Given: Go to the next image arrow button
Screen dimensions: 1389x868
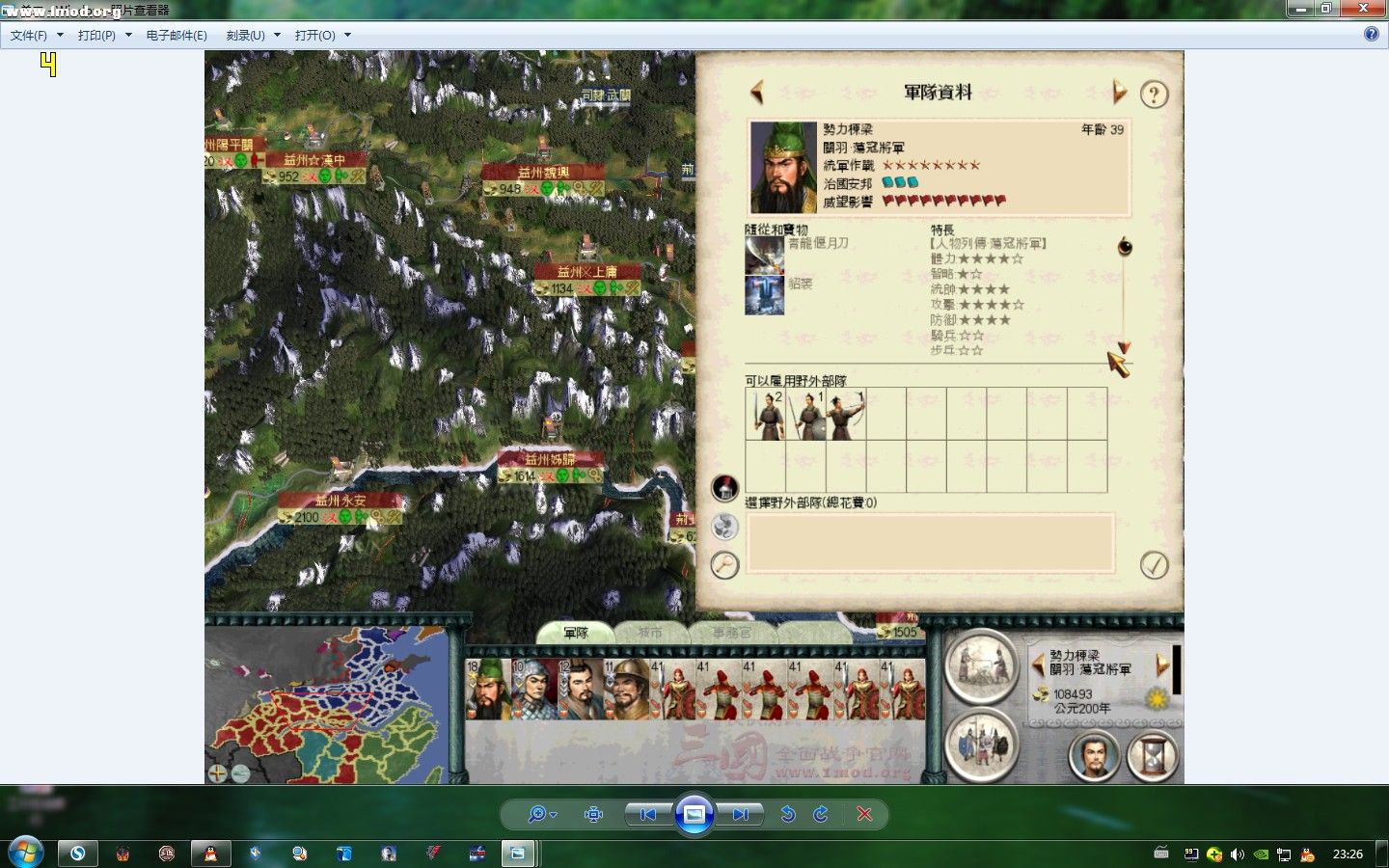Looking at the screenshot, I should [740, 814].
